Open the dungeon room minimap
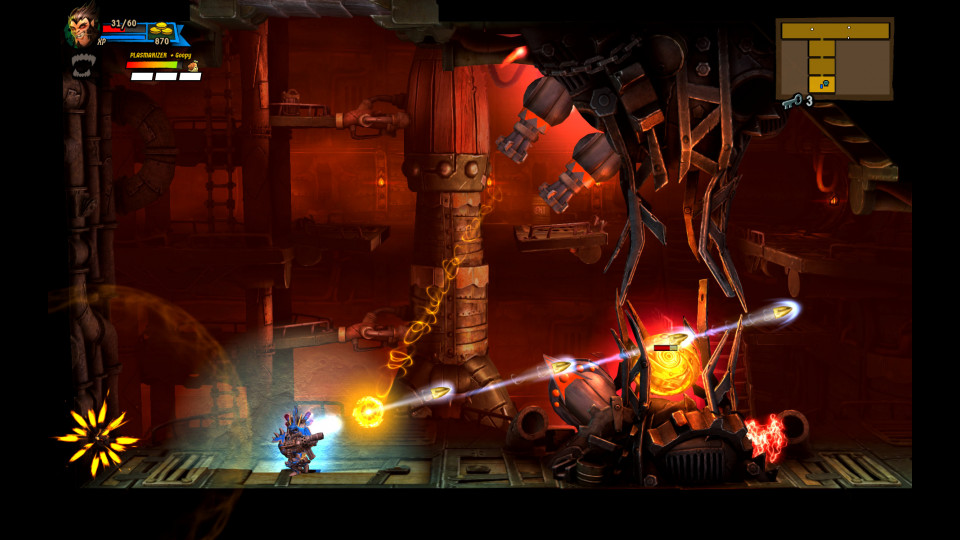 tap(834, 57)
